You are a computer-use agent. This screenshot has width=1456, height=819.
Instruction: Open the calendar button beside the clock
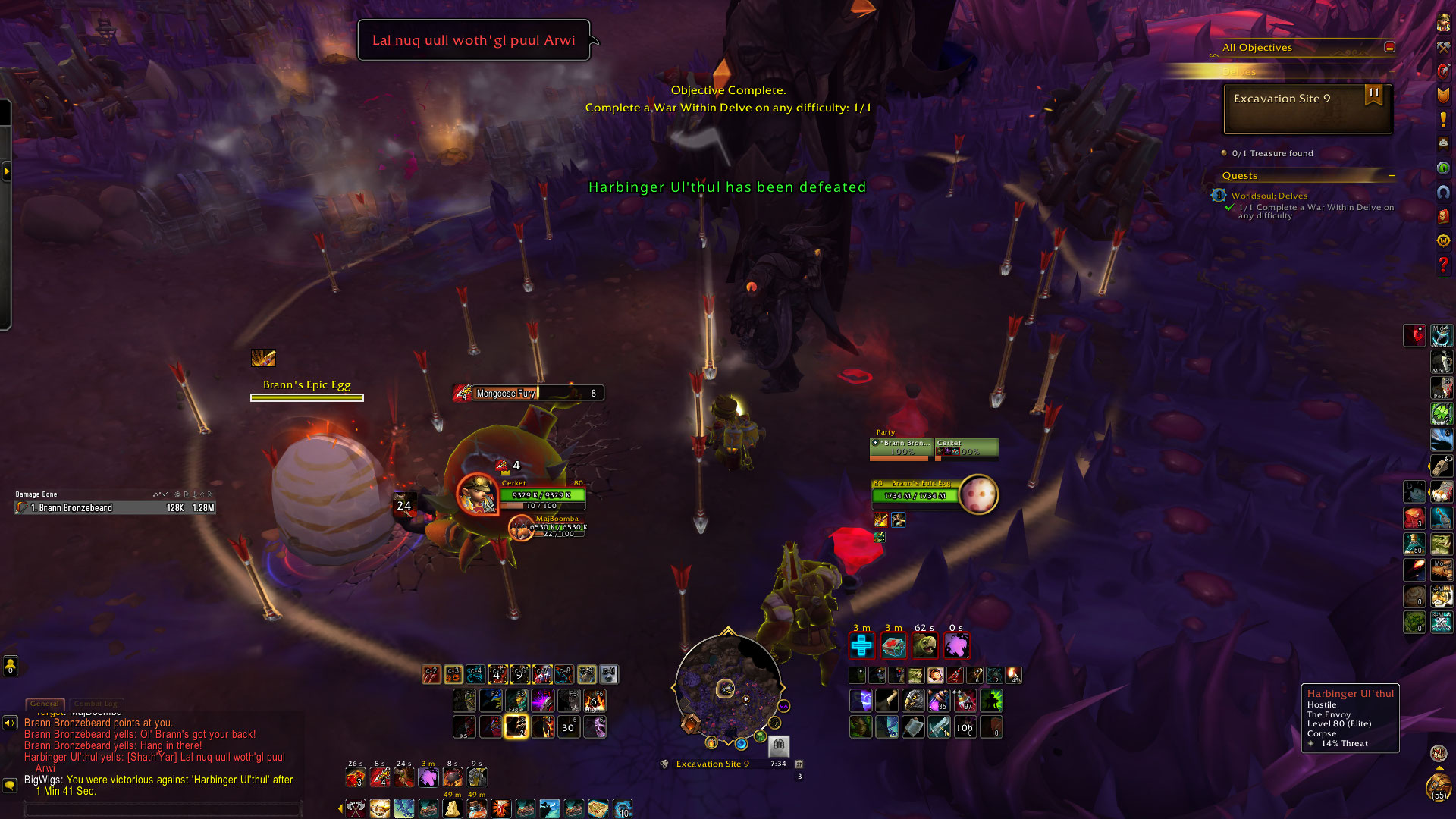click(799, 764)
